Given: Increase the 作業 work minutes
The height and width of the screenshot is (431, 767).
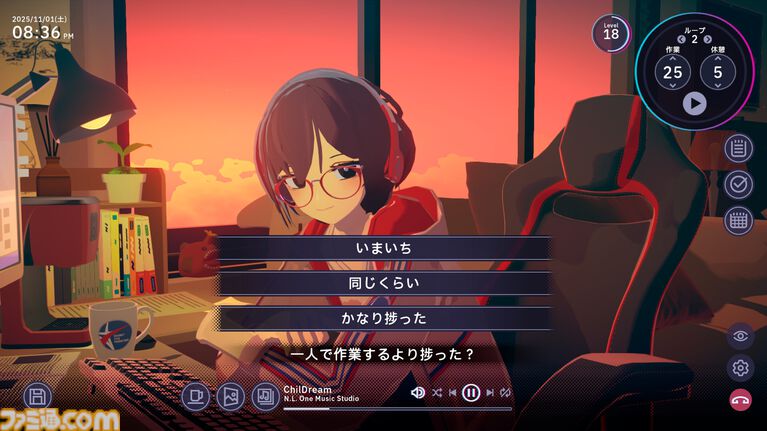Looking at the screenshot, I should point(672,58).
